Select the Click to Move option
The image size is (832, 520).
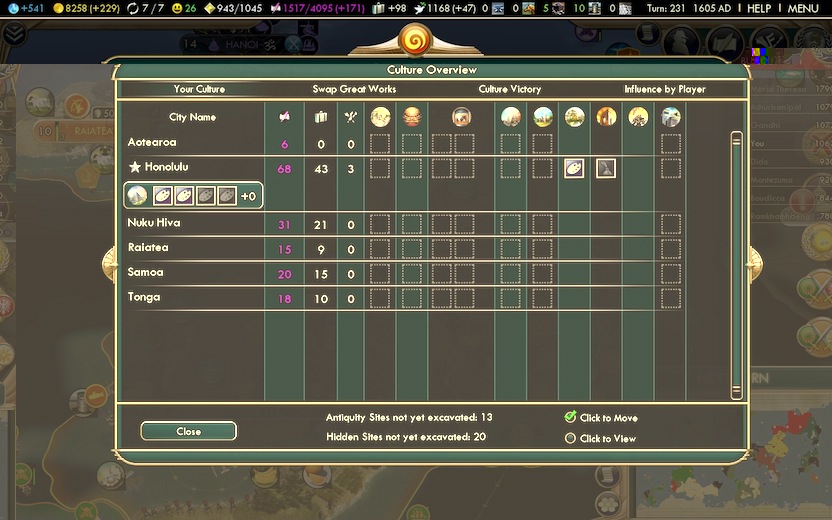click(571, 417)
